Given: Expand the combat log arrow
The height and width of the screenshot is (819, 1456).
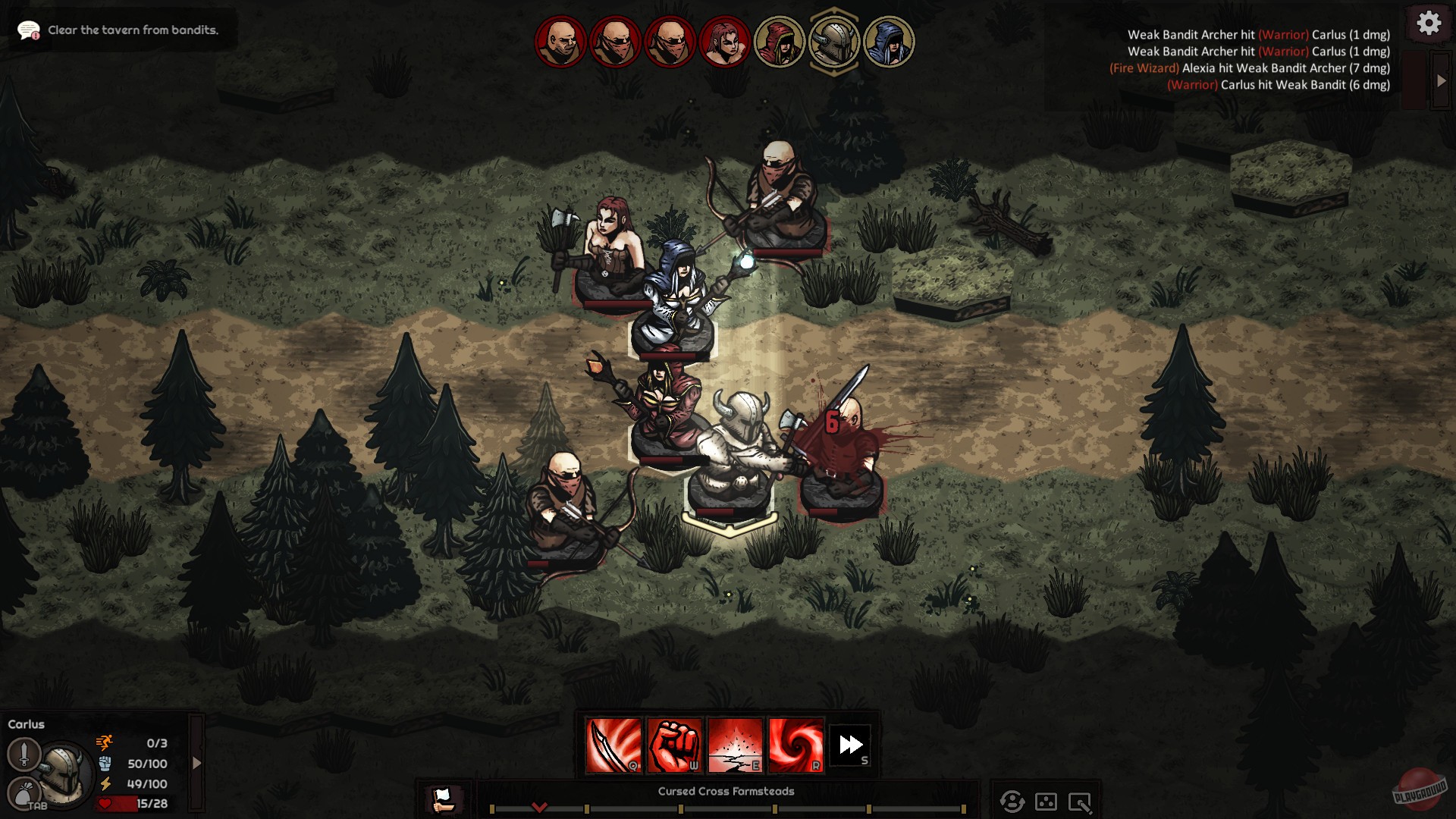Looking at the screenshot, I should click(x=1441, y=80).
